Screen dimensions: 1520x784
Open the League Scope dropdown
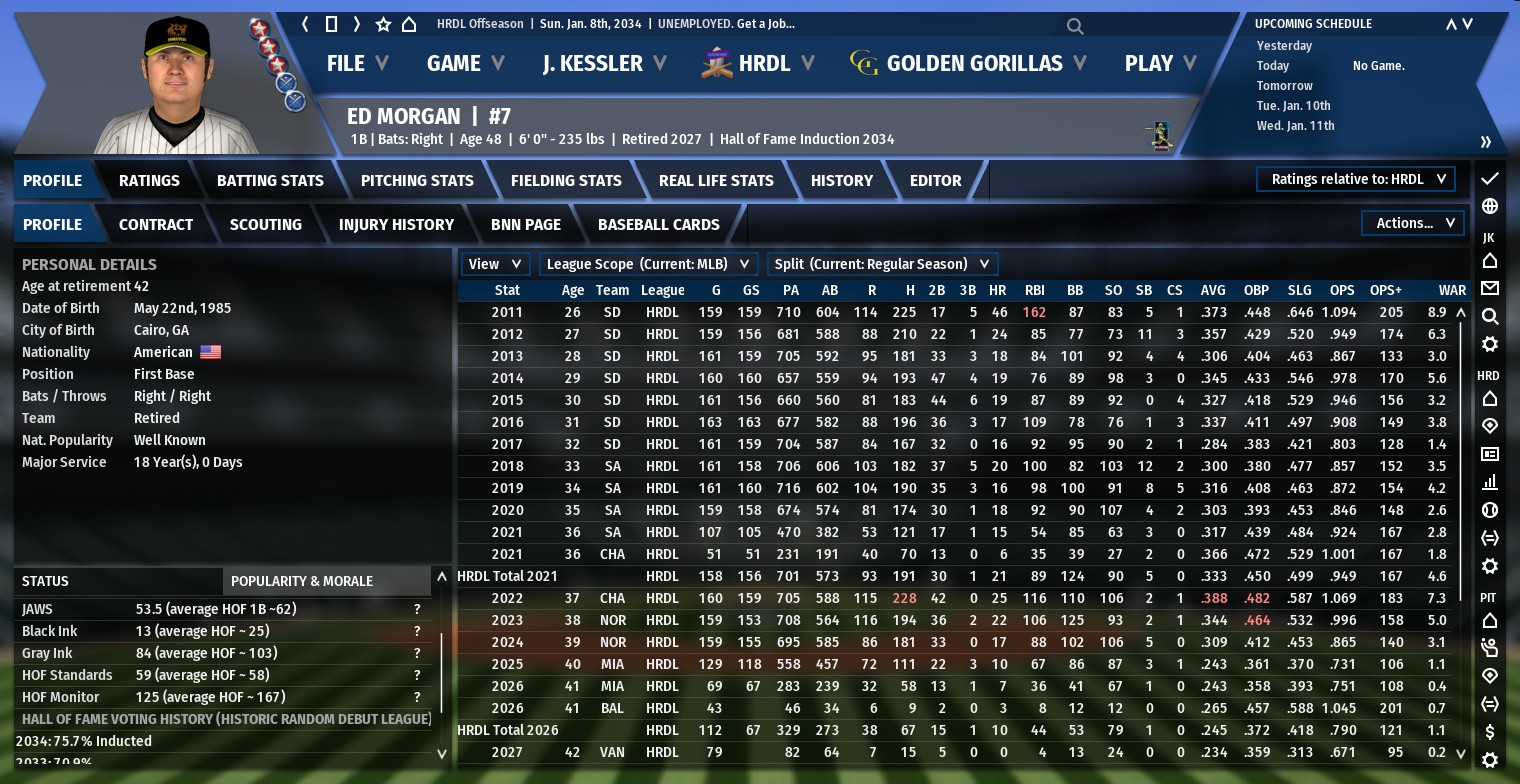click(x=648, y=264)
